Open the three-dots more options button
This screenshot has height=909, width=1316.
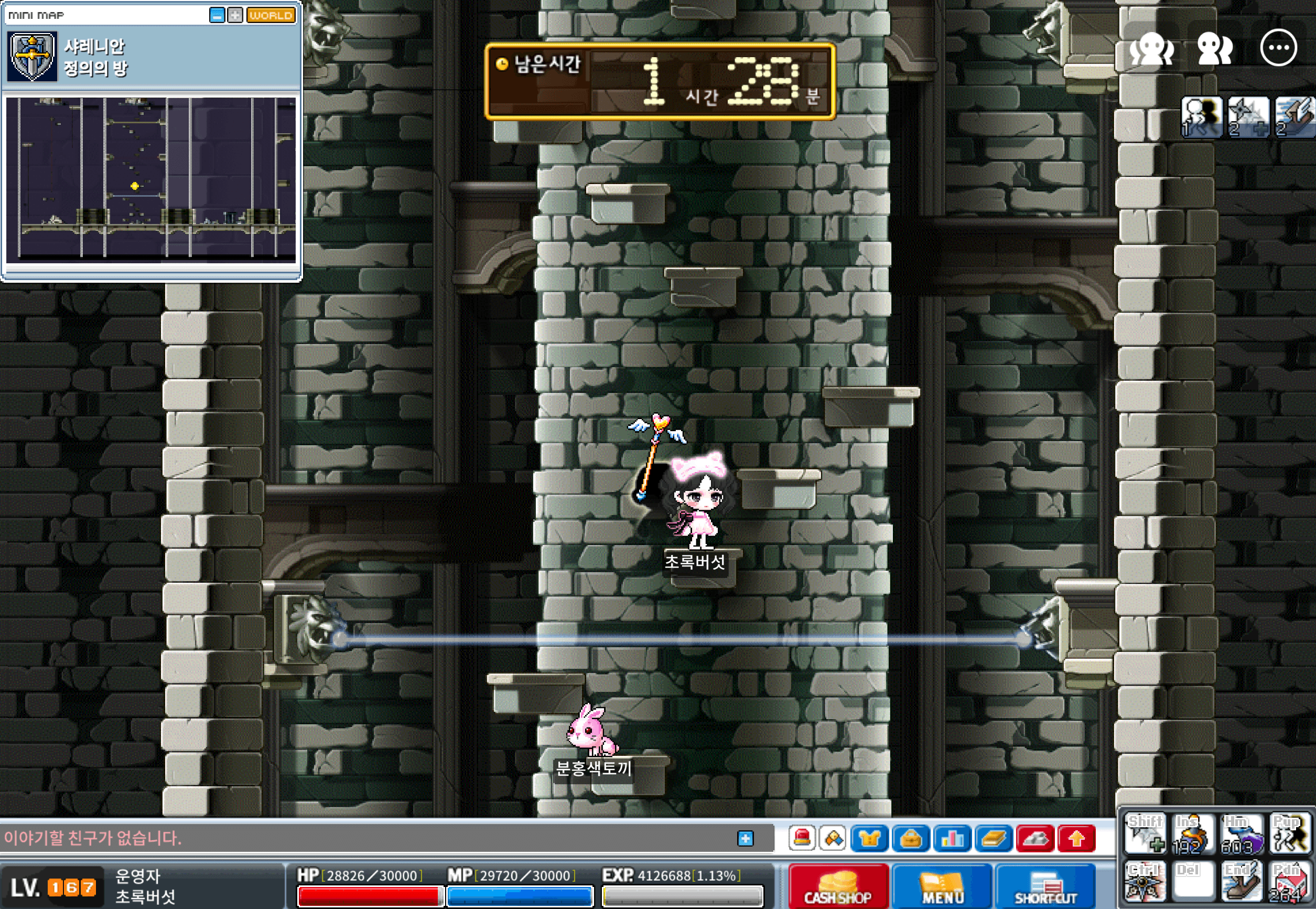click(x=1278, y=48)
